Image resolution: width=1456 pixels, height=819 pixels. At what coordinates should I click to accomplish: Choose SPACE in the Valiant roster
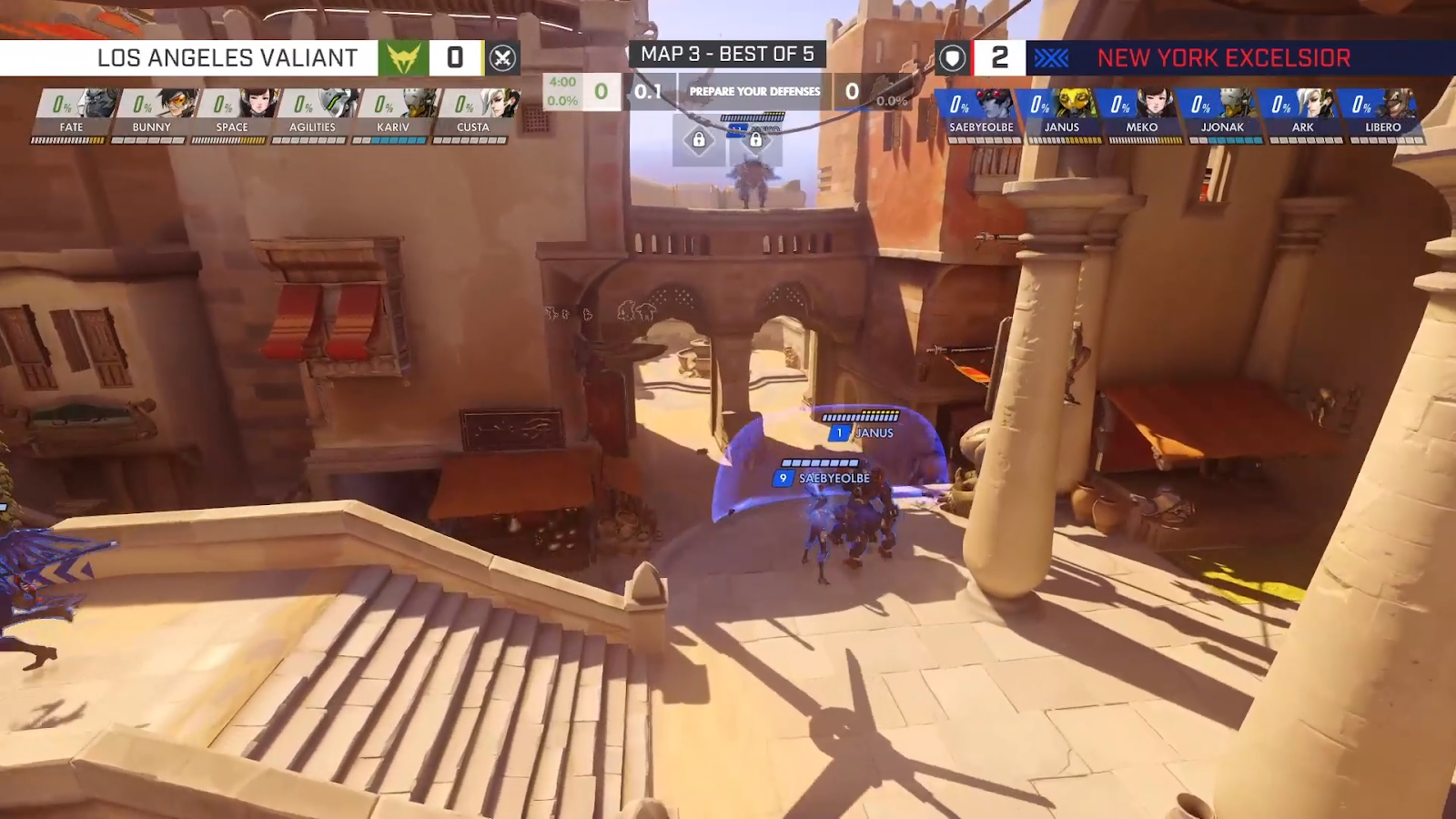(x=231, y=113)
